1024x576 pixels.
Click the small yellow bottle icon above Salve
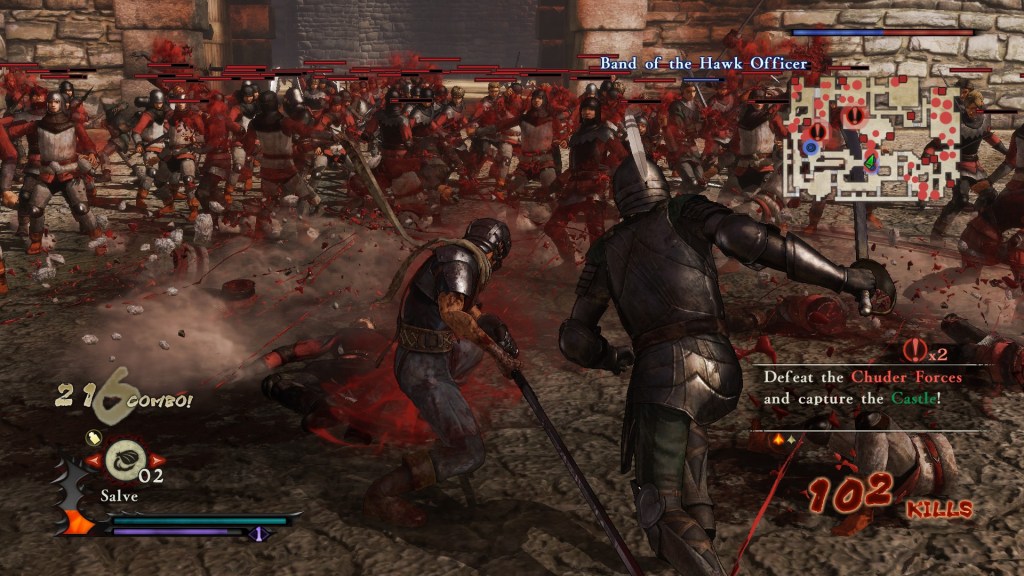[x=91, y=436]
